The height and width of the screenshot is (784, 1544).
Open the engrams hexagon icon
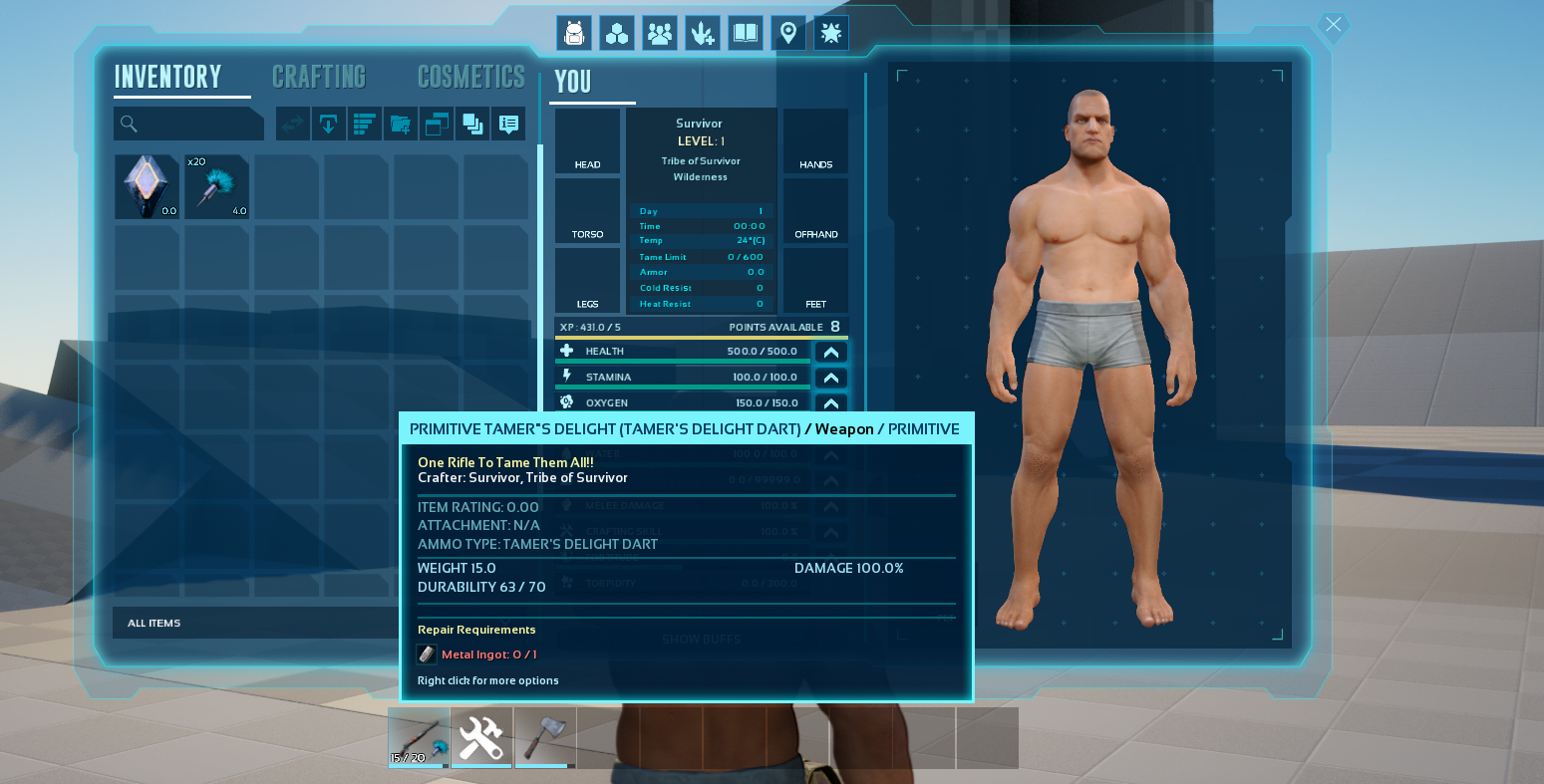[x=617, y=34]
